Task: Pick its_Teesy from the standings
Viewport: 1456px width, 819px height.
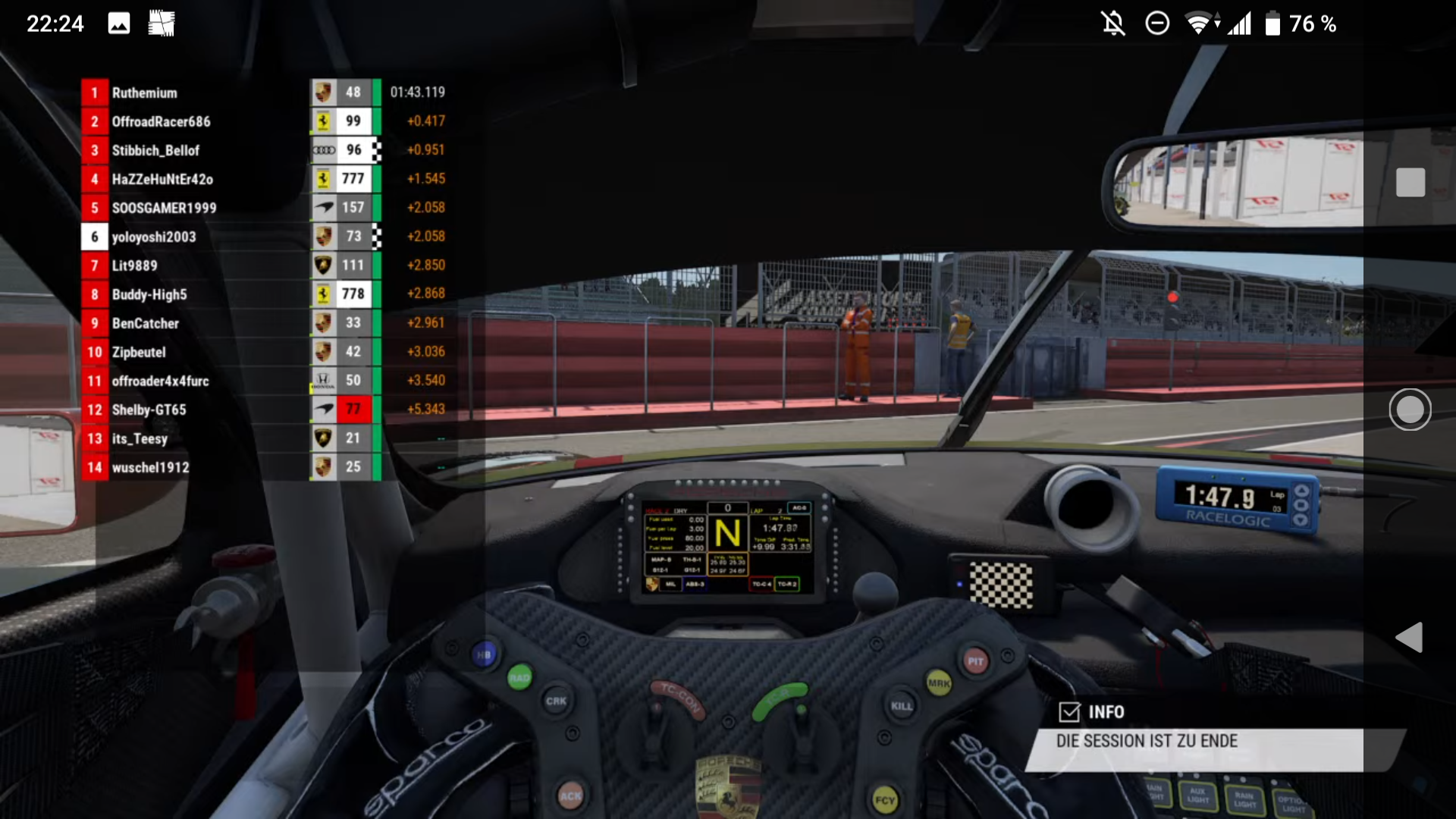Action: (140, 438)
